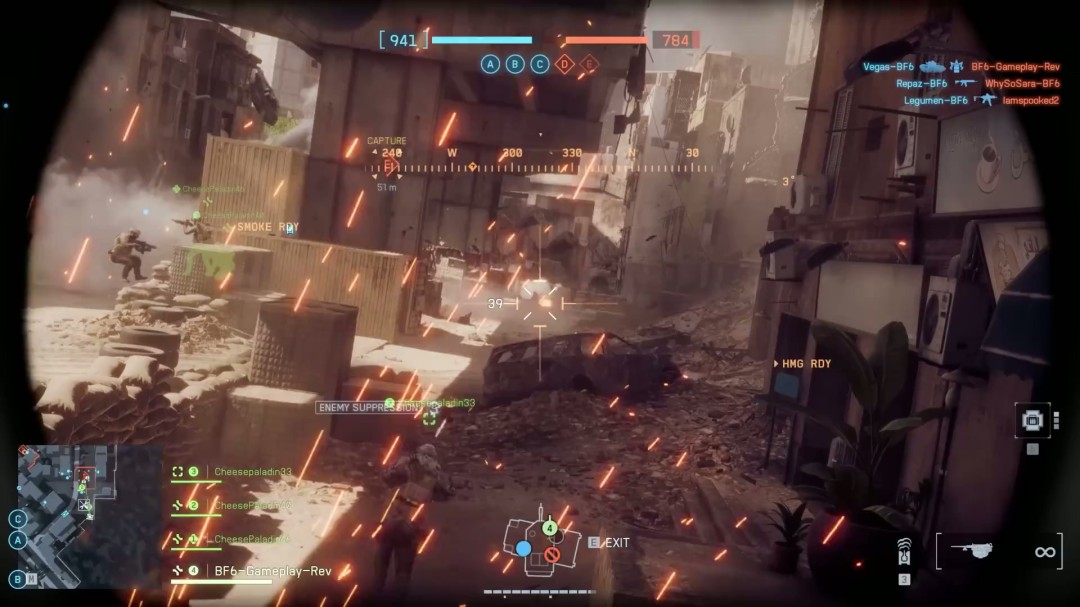This screenshot has width=1080, height=607.
Task: Select objective C in the top capture bar
Action: tap(540, 65)
